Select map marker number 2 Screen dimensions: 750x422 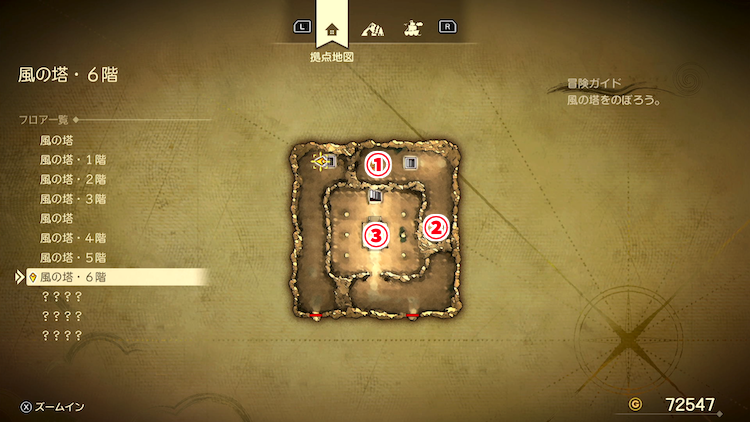pyautogui.click(x=435, y=226)
